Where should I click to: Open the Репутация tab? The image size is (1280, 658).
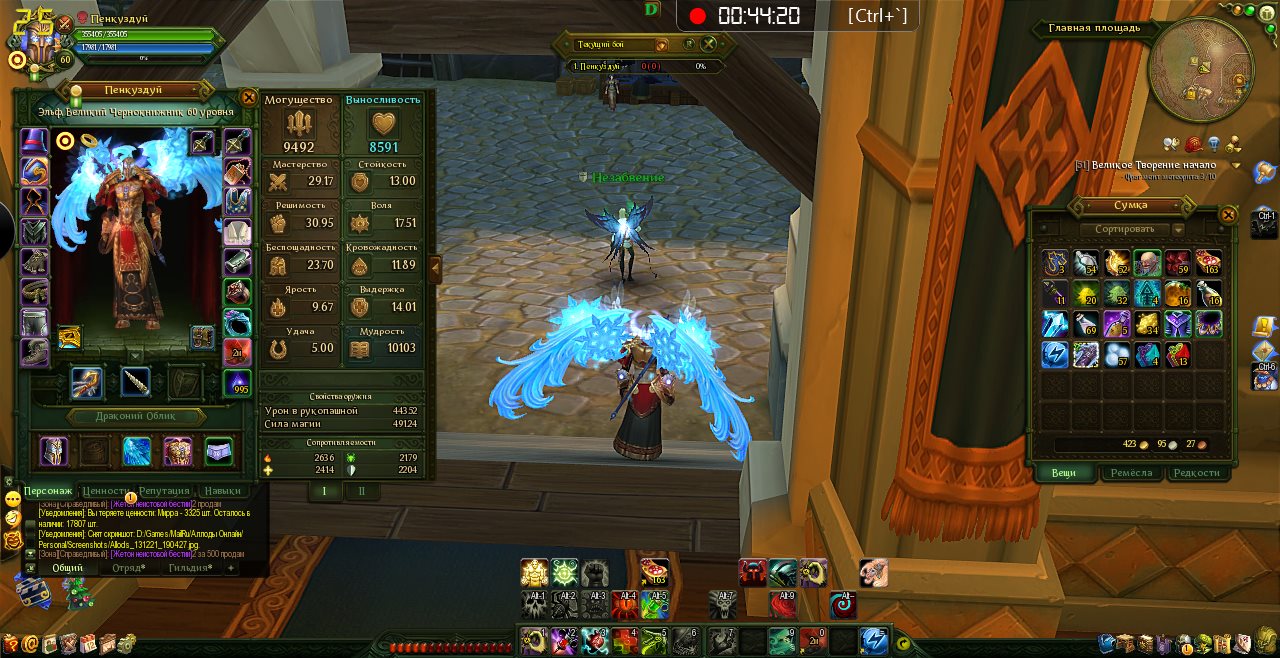tap(164, 491)
